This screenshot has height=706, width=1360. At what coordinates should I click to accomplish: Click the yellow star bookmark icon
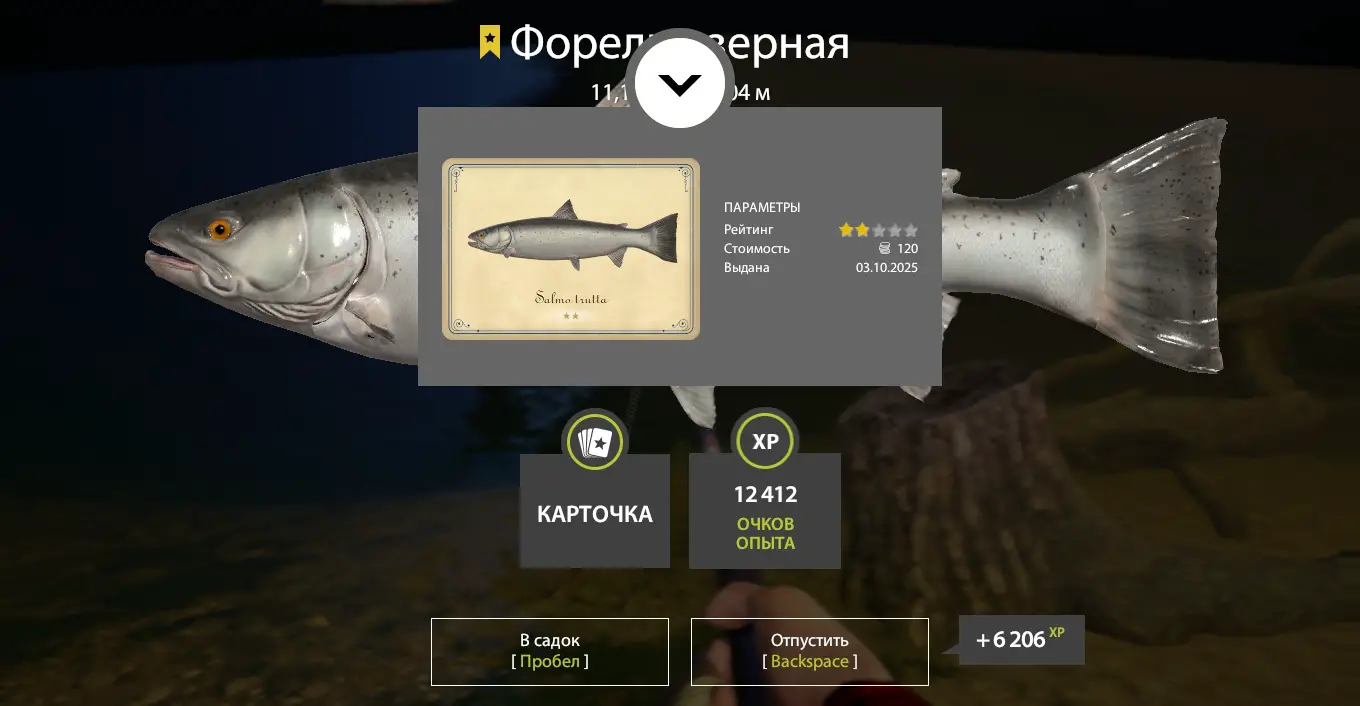[x=490, y=42]
